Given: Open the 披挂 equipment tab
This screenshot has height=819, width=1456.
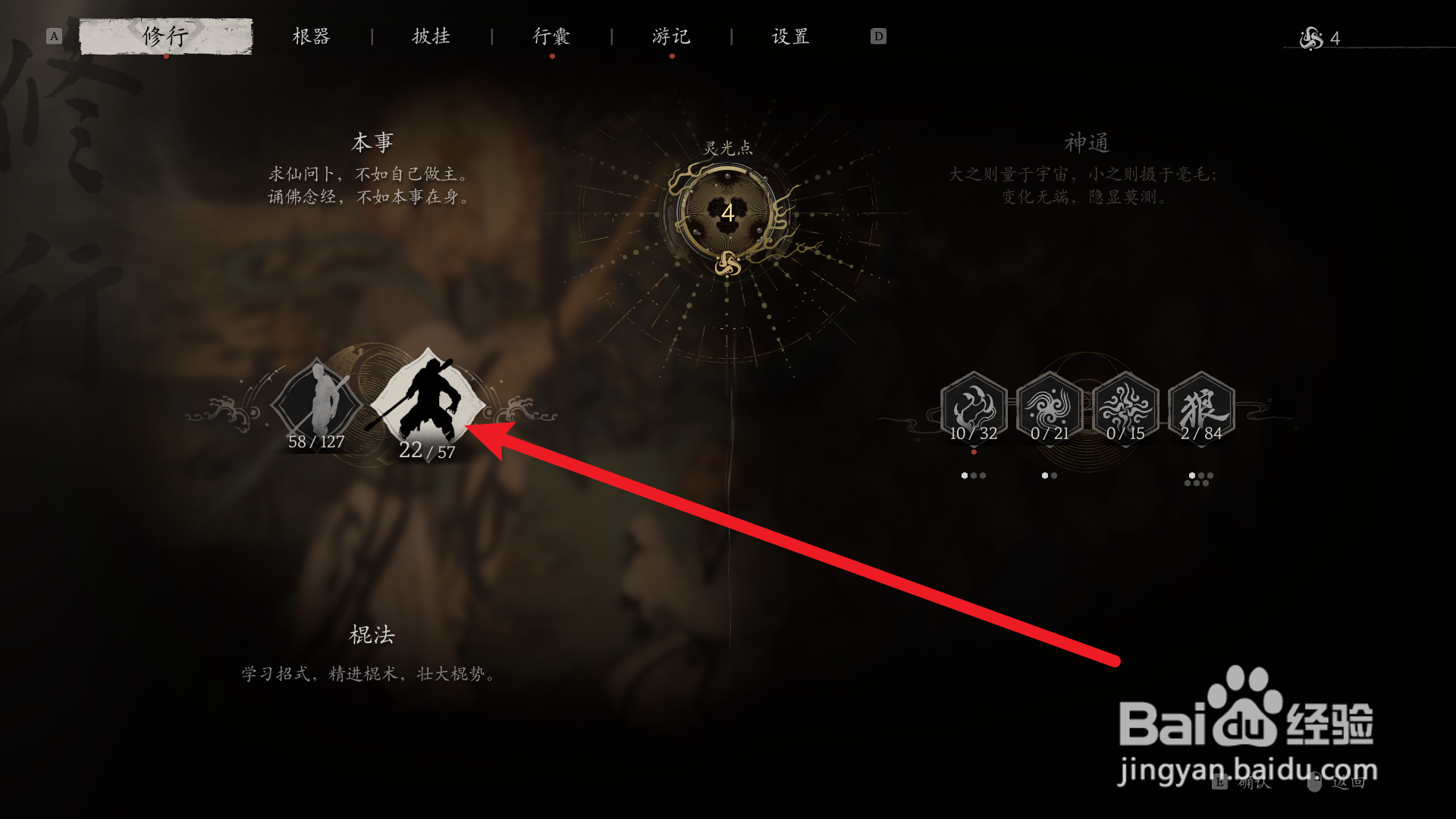Looking at the screenshot, I should [432, 36].
